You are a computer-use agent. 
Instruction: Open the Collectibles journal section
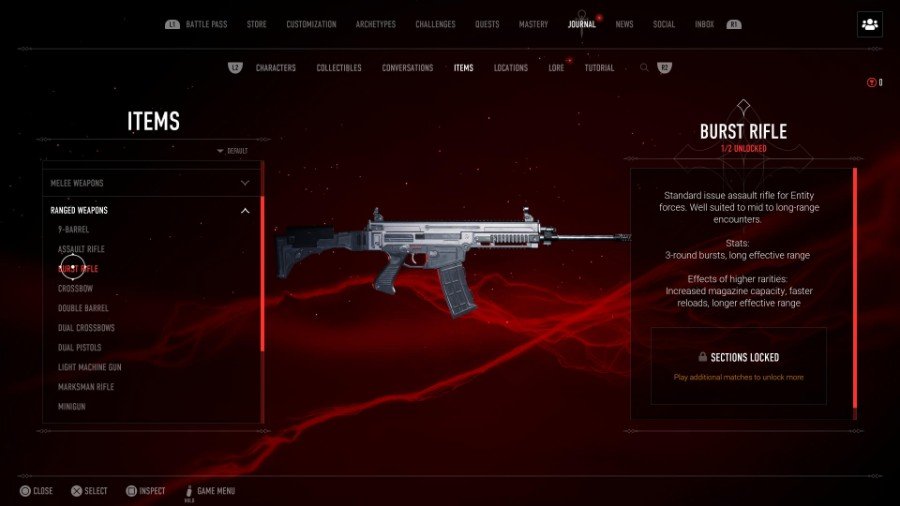click(339, 68)
